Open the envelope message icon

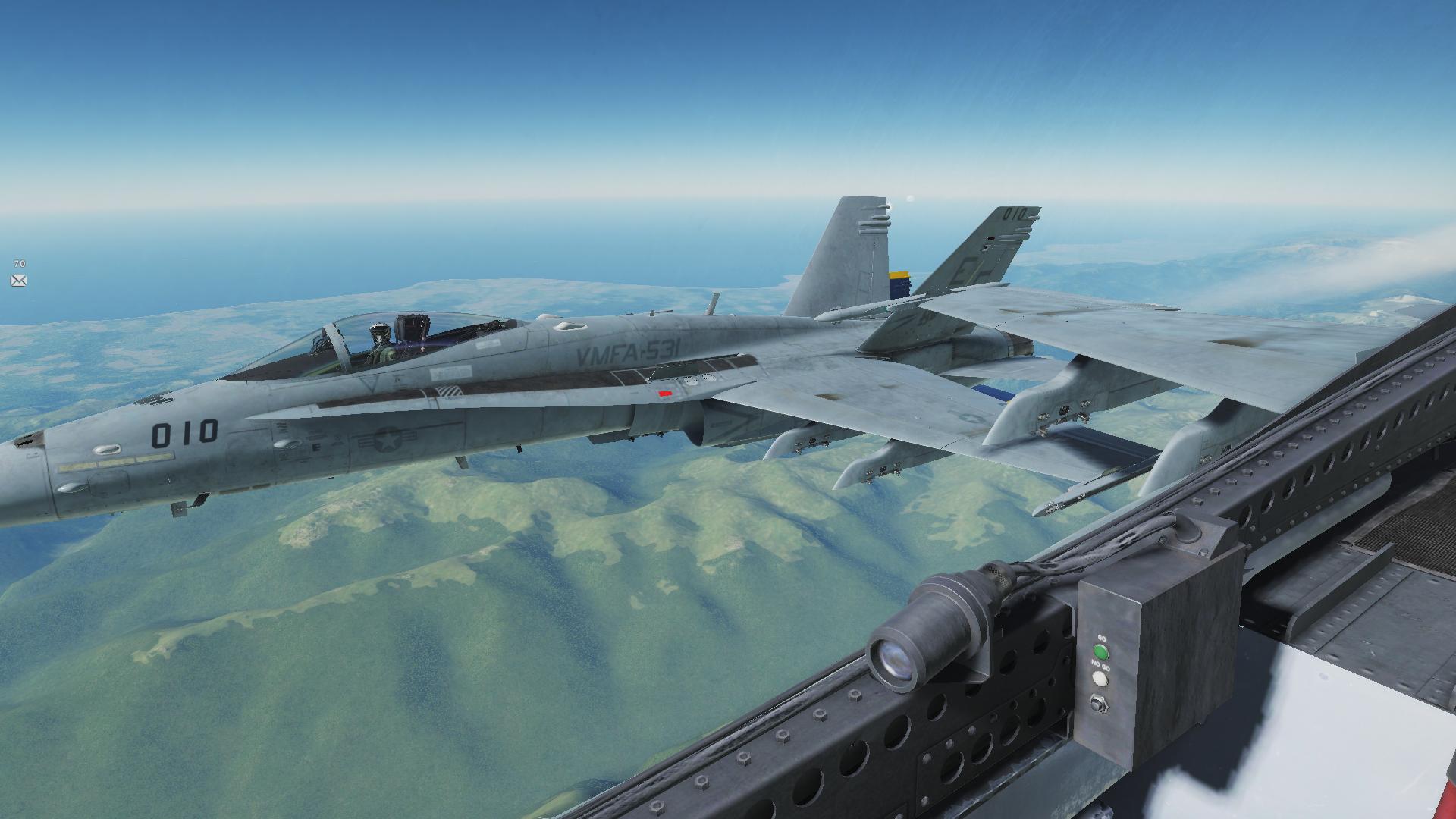19,281
